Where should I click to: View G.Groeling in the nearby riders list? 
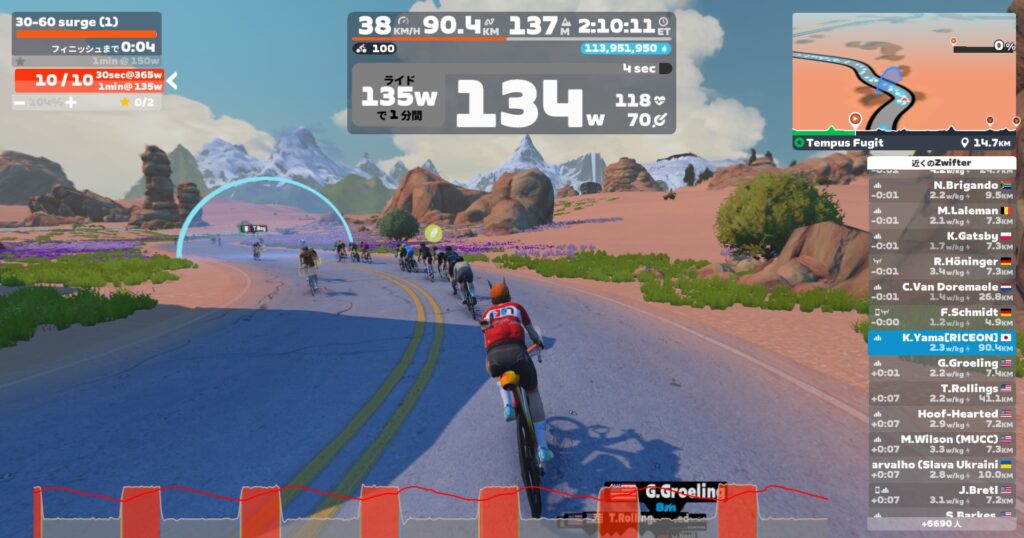[941, 367]
